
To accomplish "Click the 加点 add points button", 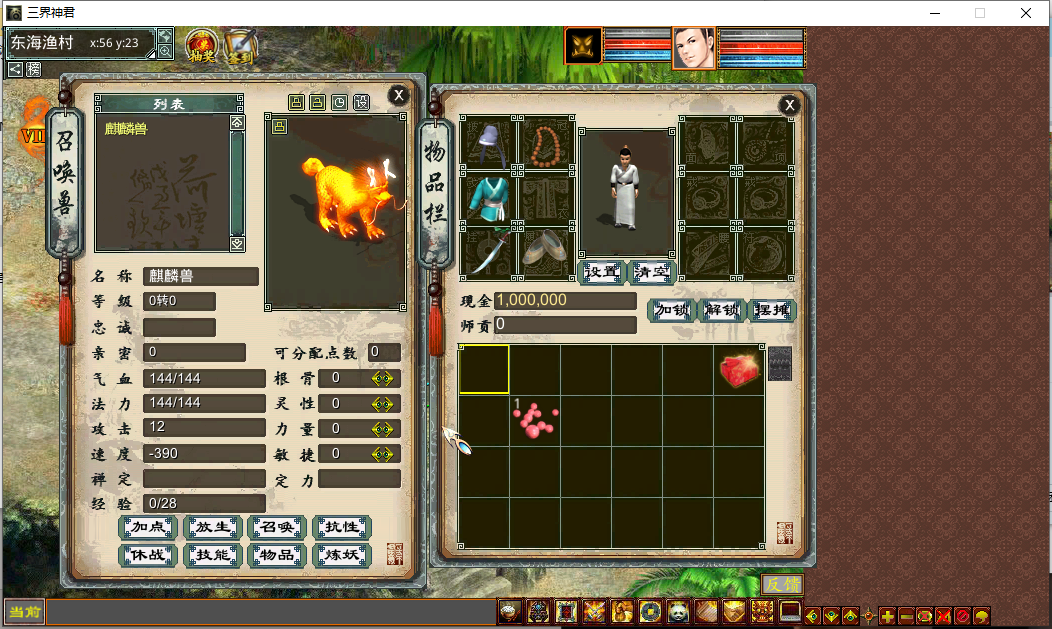I will coord(147,527).
